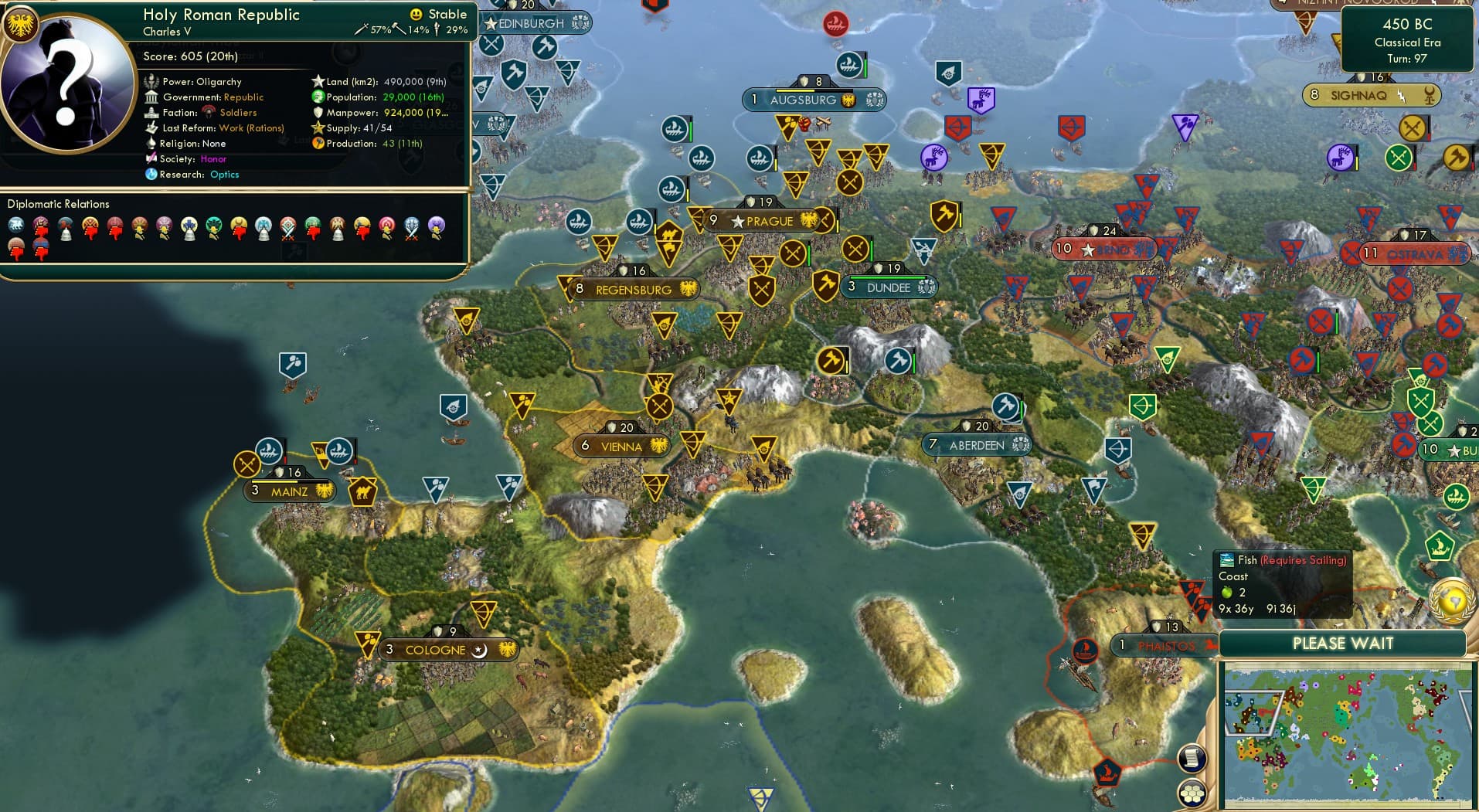Click the Stable happiness smiley icon
Image resolution: width=1479 pixels, height=812 pixels.
(x=416, y=13)
